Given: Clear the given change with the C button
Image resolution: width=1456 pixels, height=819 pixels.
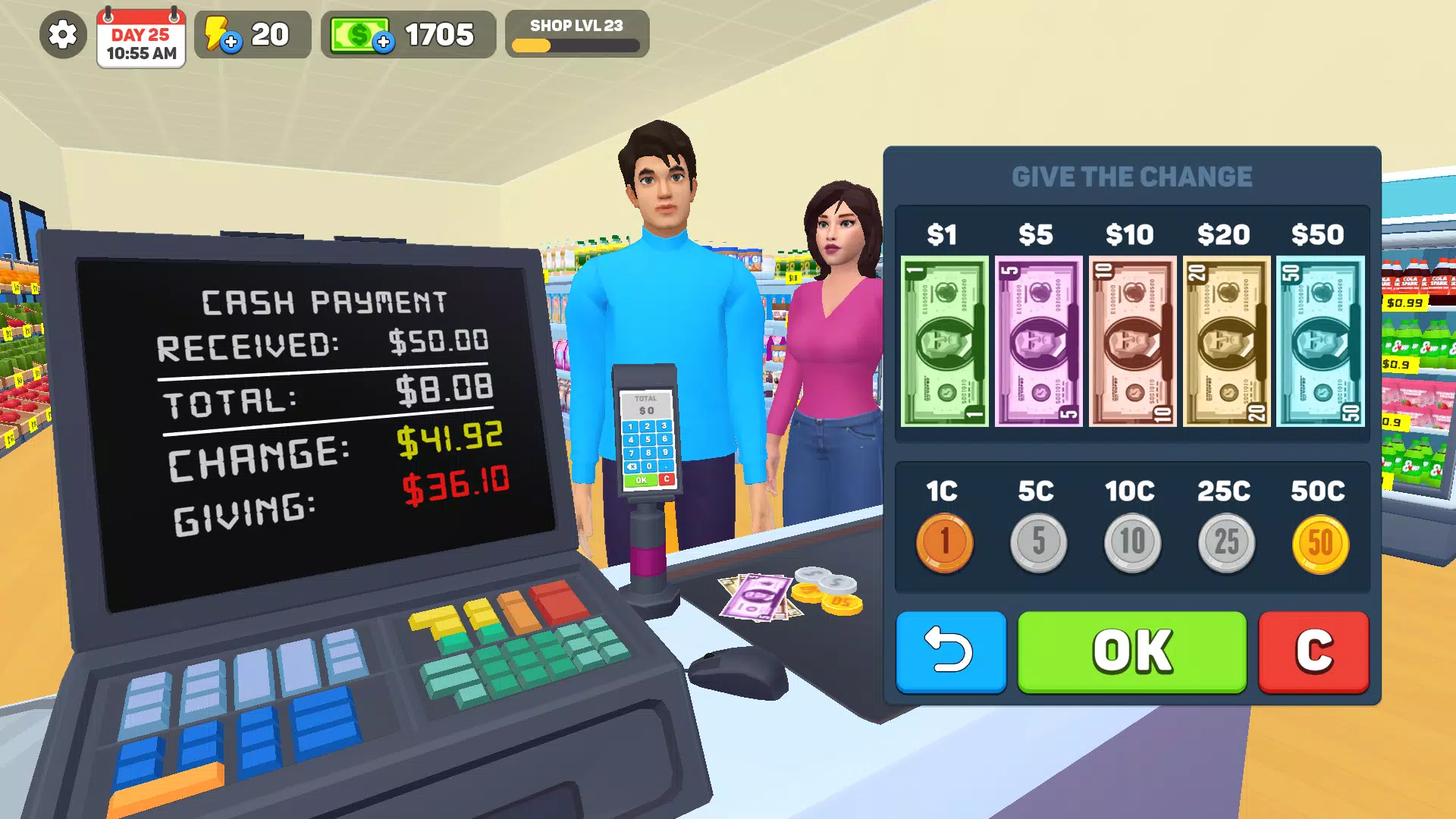Looking at the screenshot, I should click(x=1313, y=651).
